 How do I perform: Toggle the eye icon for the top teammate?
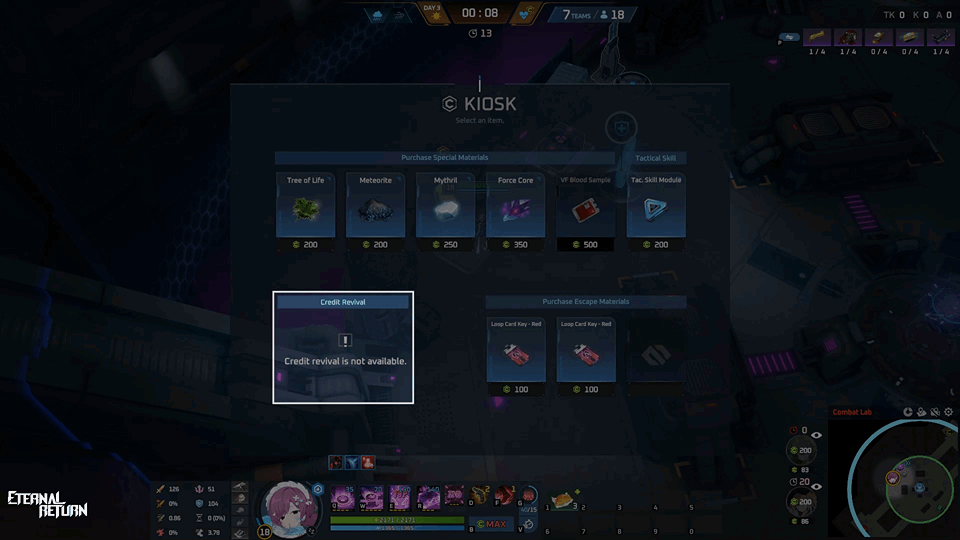click(x=817, y=436)
